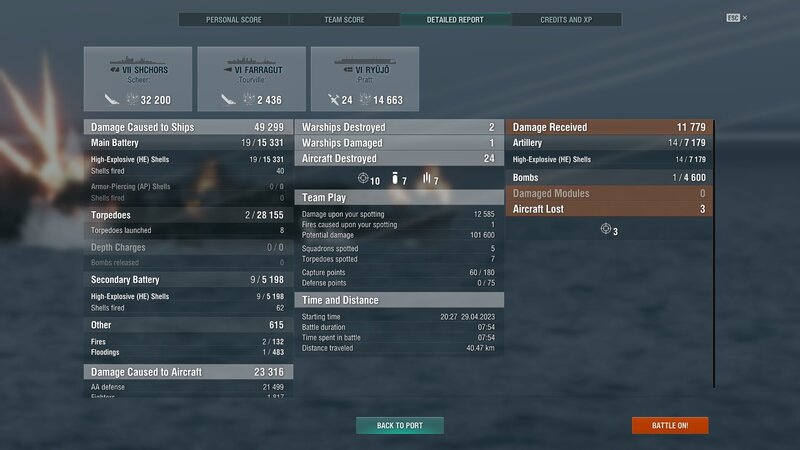This screenshot has height=450, width=800.
Task: Select the Detailed Report tab
Action: [455, 20]
